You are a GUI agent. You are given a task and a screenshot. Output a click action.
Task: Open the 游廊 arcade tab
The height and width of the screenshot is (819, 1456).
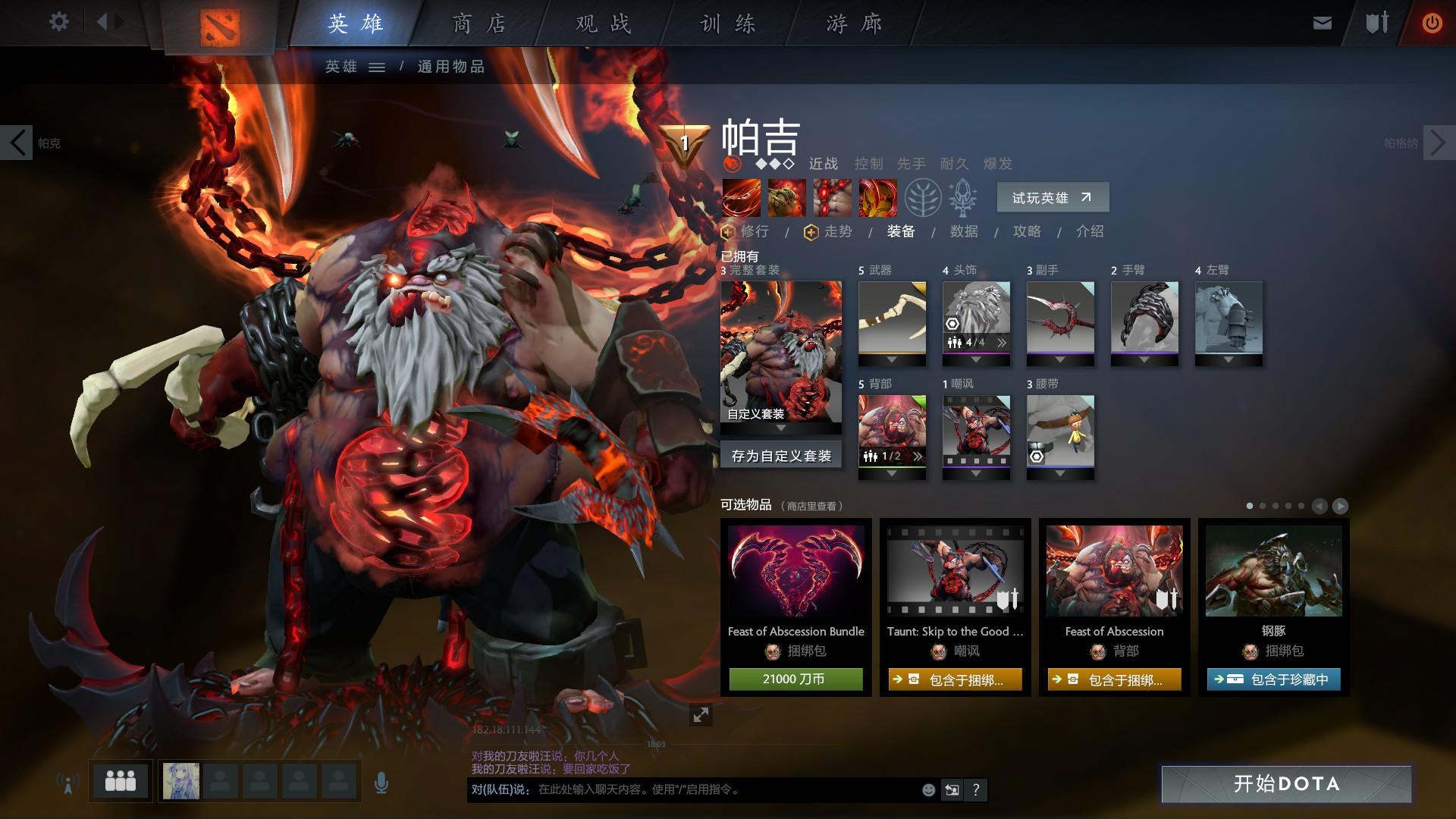click(x=854, y=24)
